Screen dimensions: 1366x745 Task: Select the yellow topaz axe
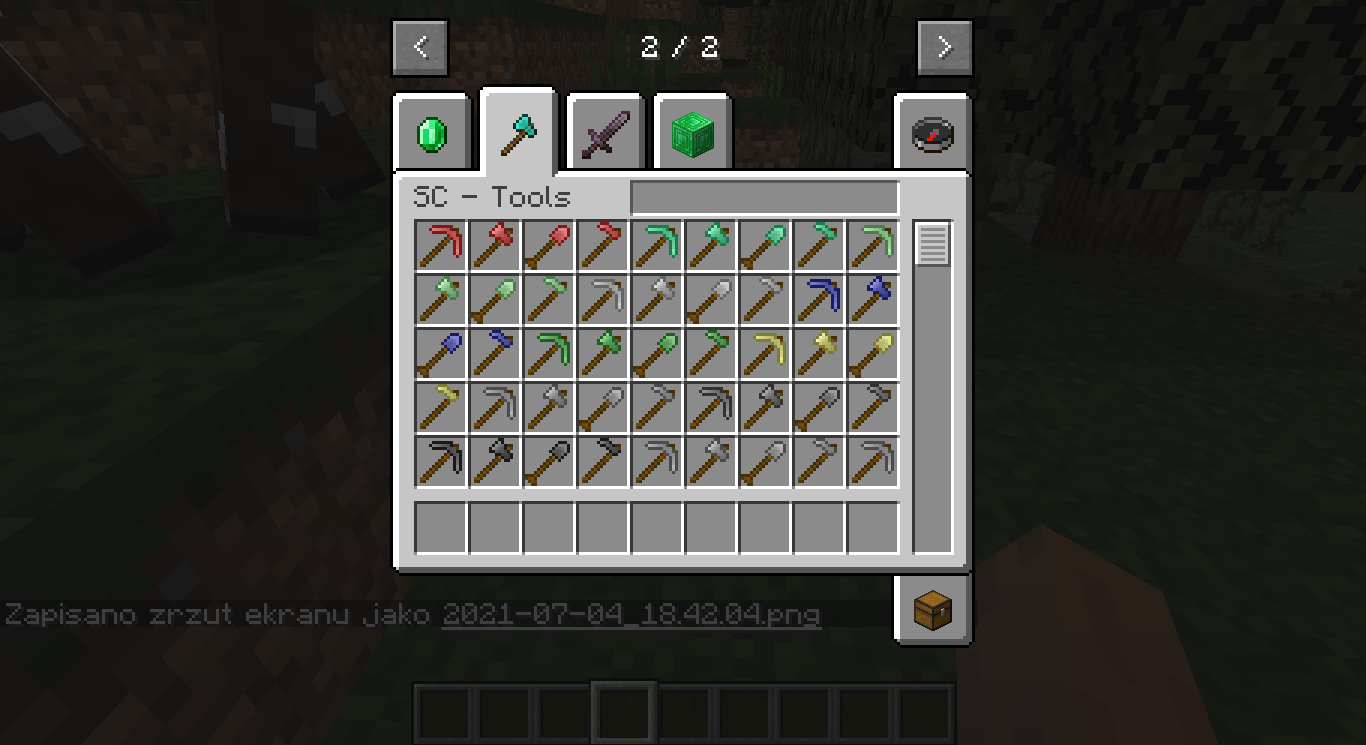coord(818,355)
